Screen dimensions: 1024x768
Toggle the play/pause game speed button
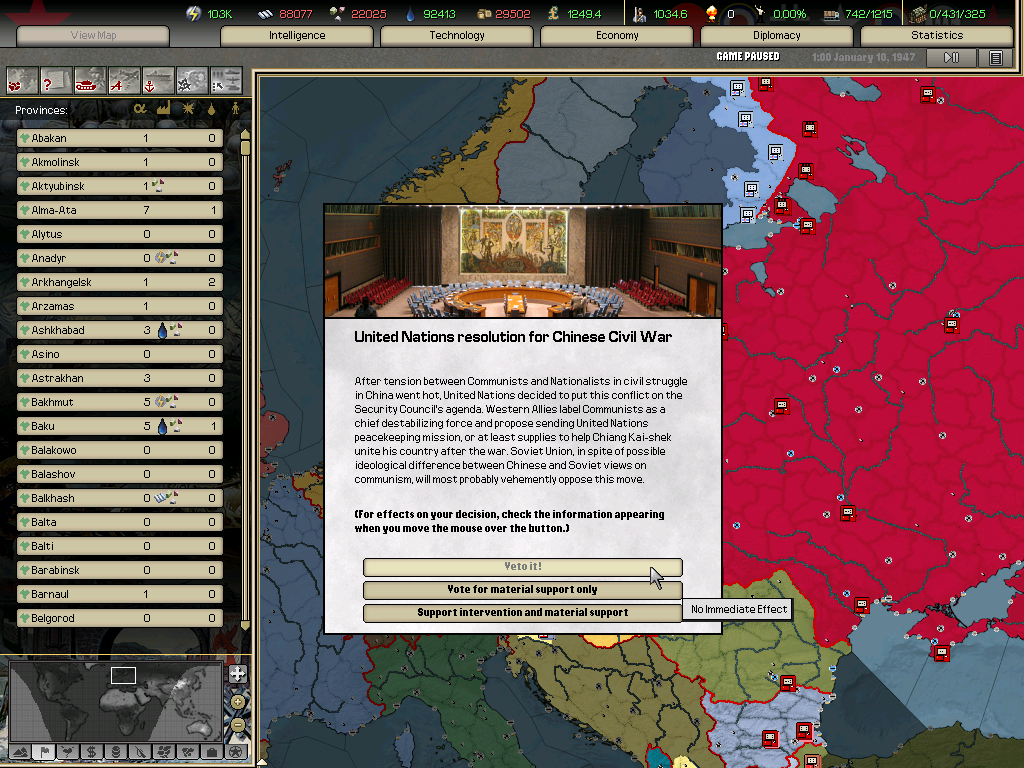pyautogui.click(x=951, y=58)
